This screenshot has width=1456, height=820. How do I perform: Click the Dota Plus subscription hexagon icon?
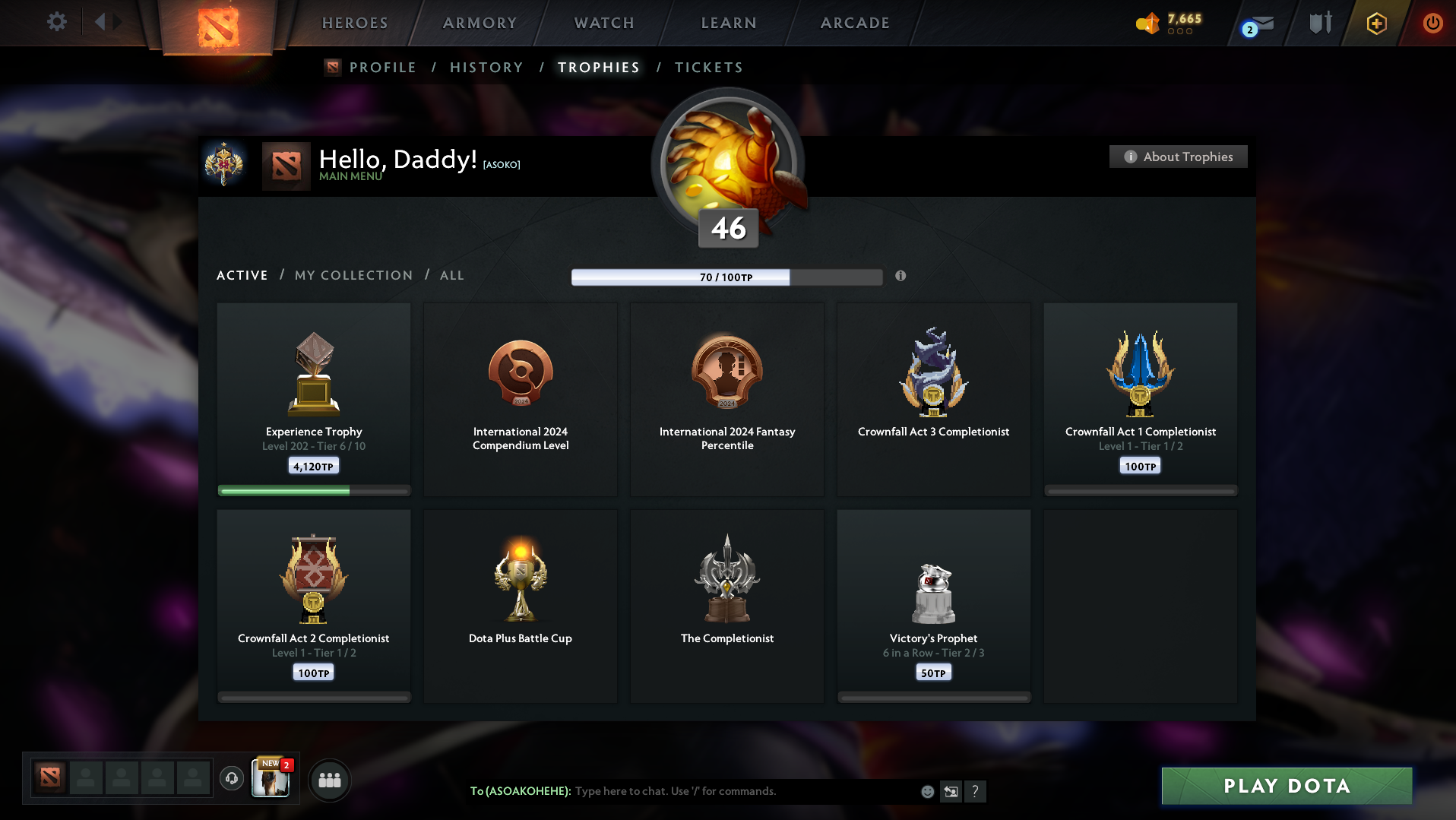pos(1375,24)
